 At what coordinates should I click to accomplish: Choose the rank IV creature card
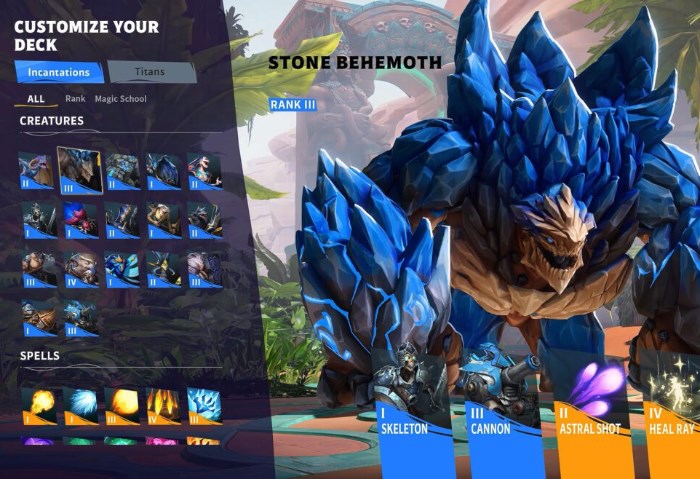81,269
